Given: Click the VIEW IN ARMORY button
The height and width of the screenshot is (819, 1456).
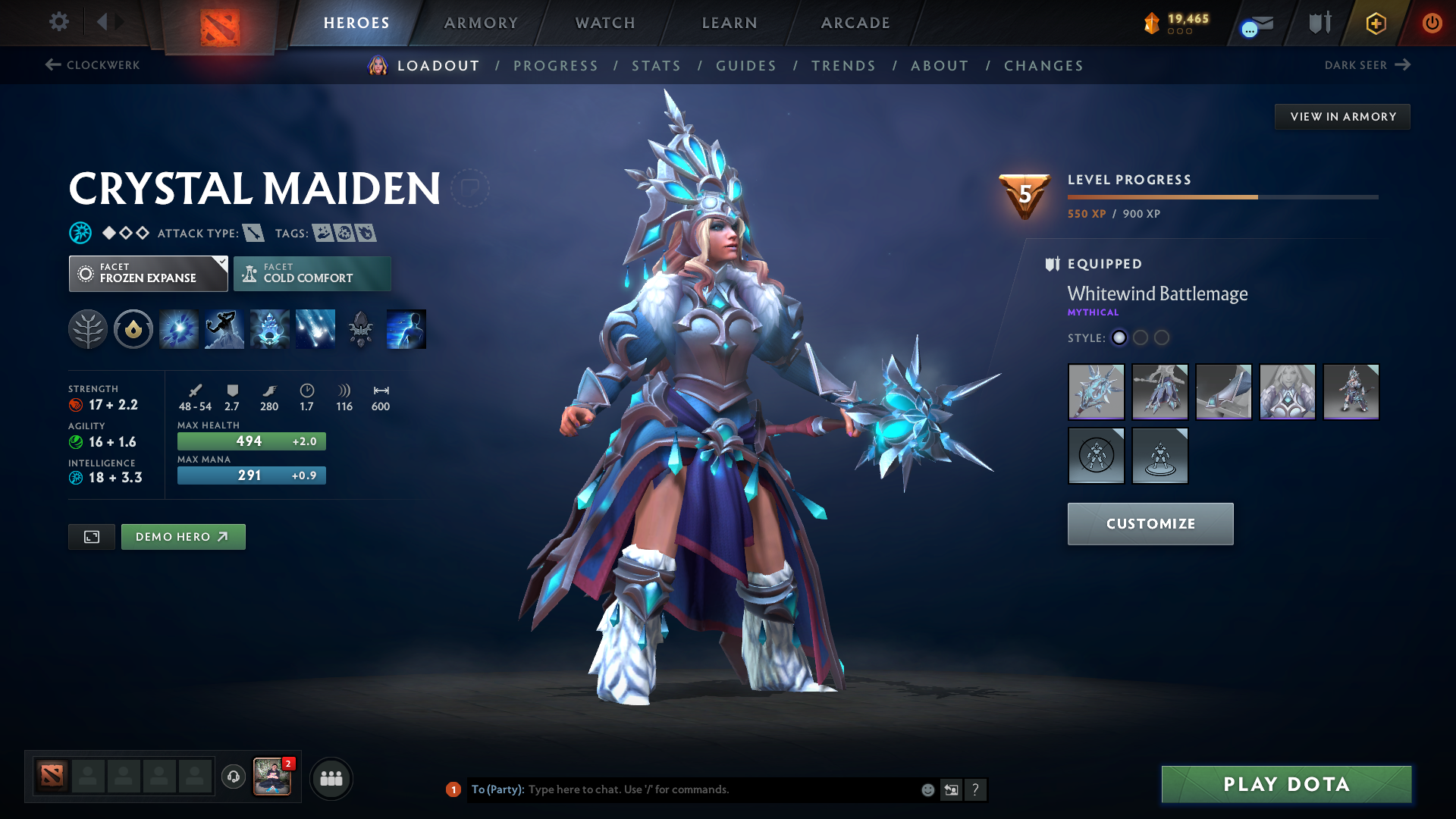Looking at the screenshot, I should pyautogui.click(x=1342, y=116).
